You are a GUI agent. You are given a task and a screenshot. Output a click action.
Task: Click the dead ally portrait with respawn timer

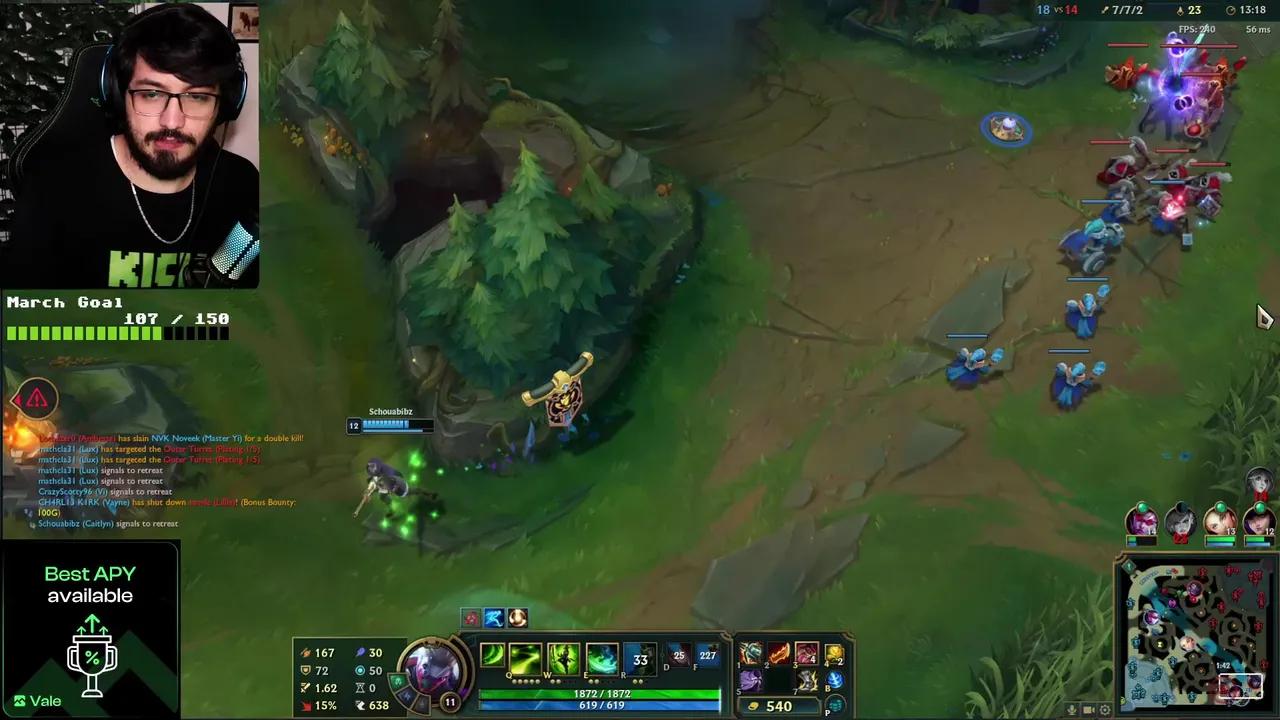click(x=1180, y=522)
